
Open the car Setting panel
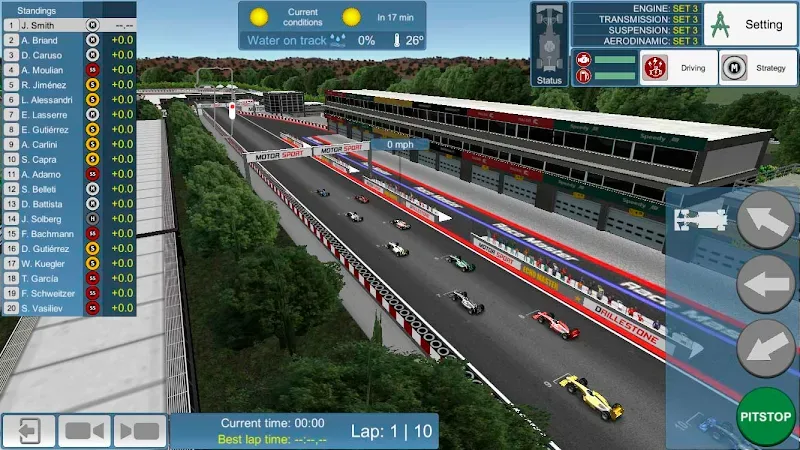pyautogui.click(x=749, y=24)
